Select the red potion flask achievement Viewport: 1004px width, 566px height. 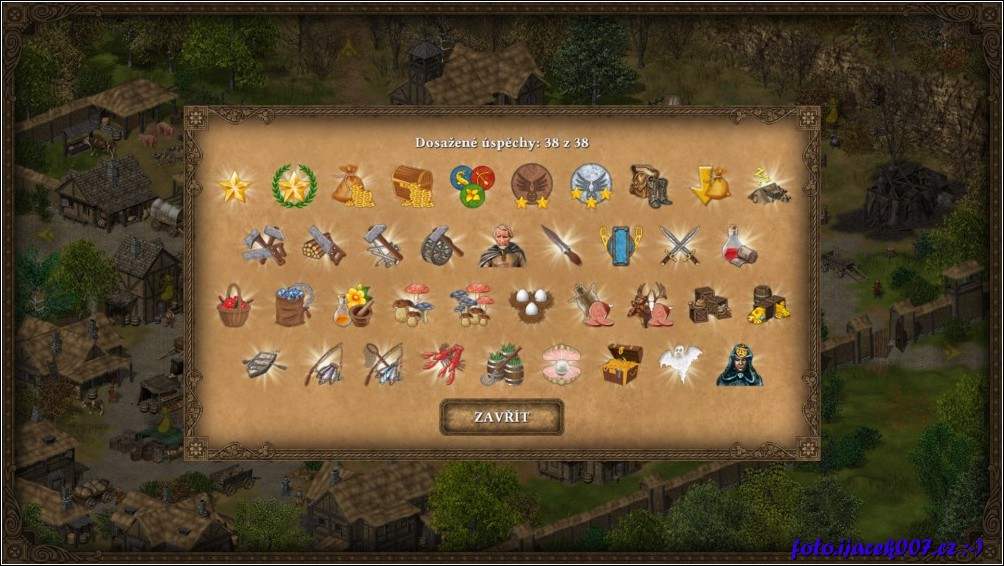[x=739, y=245]
